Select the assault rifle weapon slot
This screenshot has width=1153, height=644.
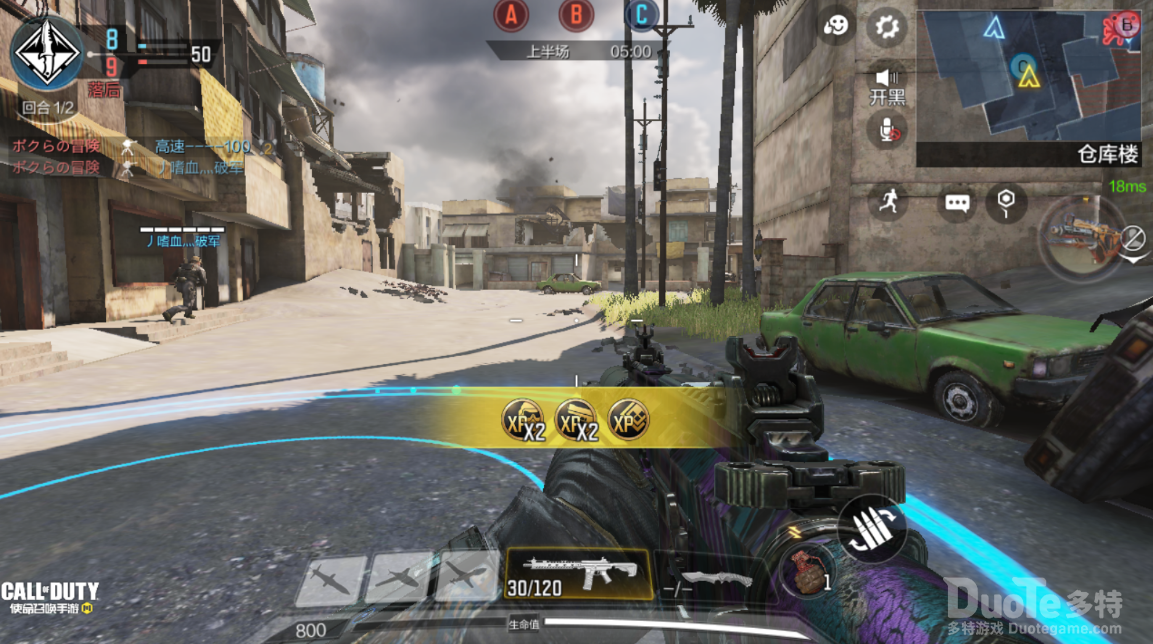578,574
